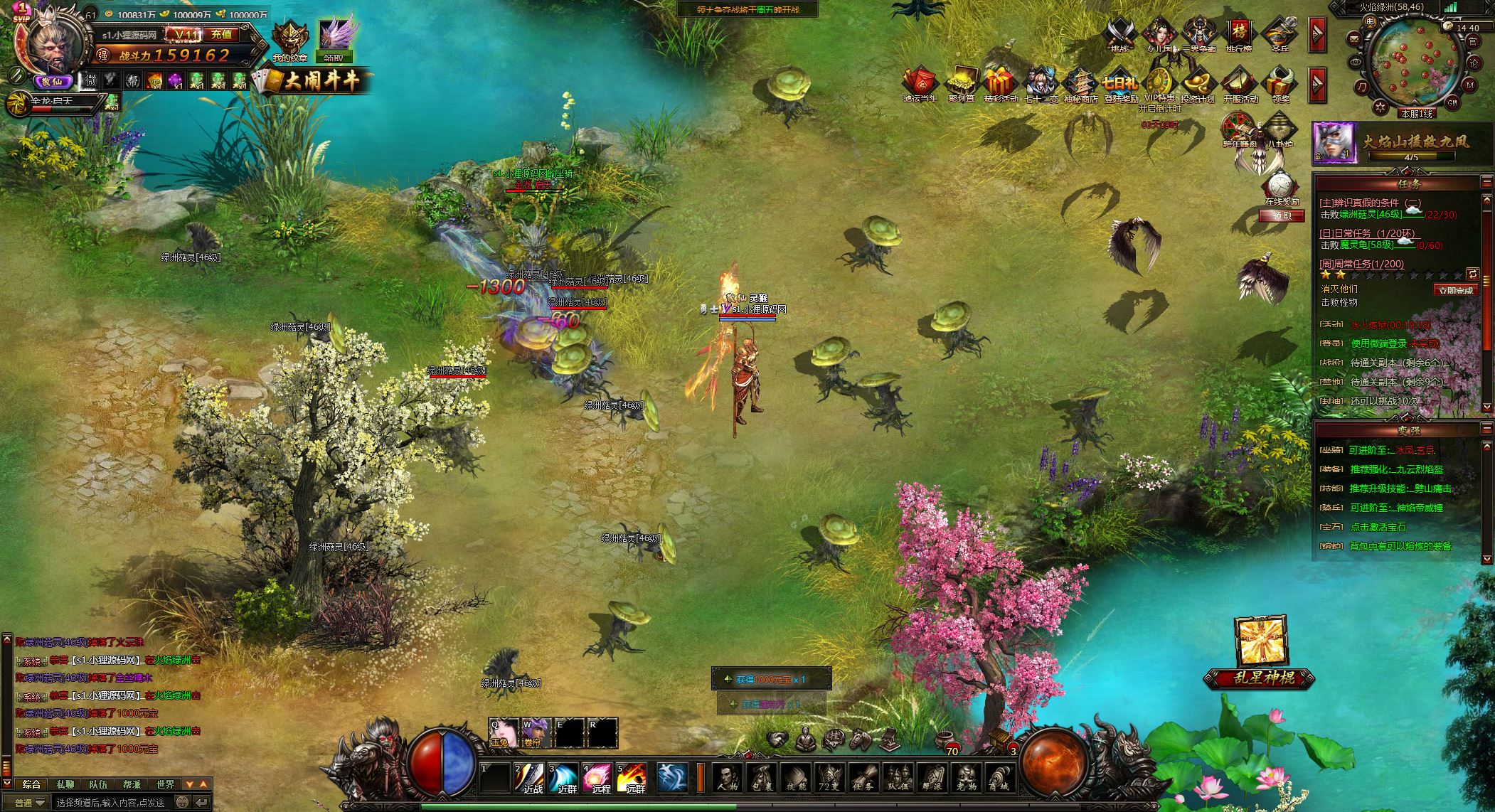Image resolution: width=1495 pixels, height=812 pixels.
Task: Claim the 在线奖励 online reward clock
Action: pos(1282,188)
